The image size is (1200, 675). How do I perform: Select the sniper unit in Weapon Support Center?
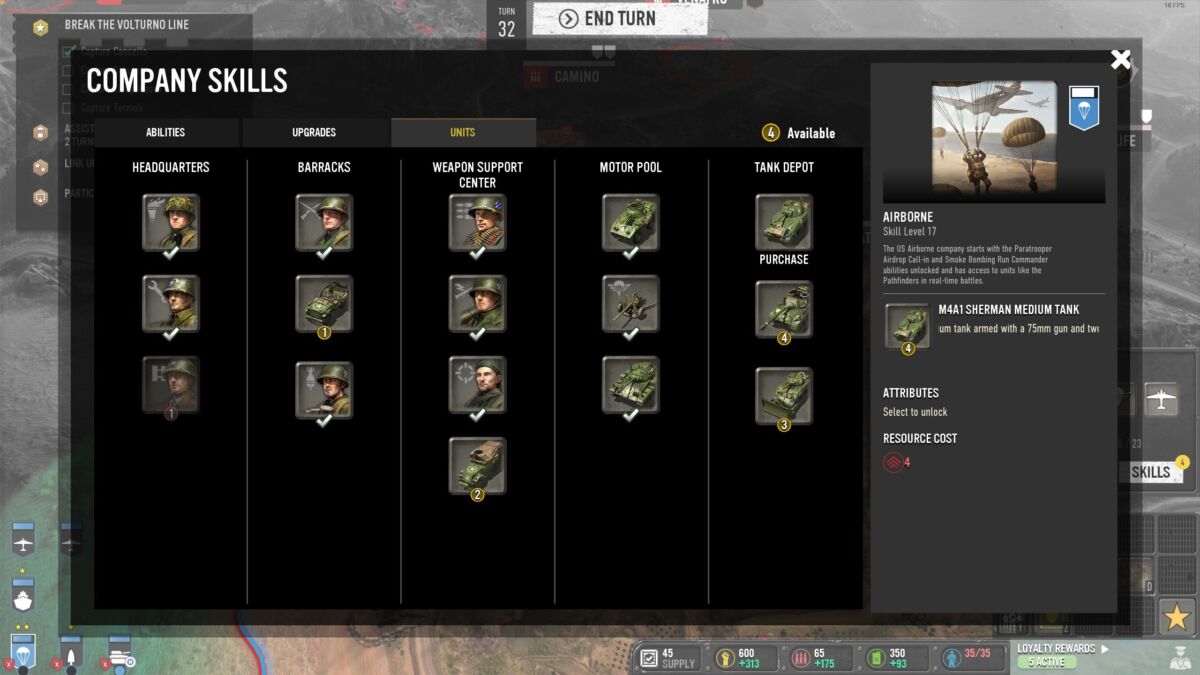(477, 384)
